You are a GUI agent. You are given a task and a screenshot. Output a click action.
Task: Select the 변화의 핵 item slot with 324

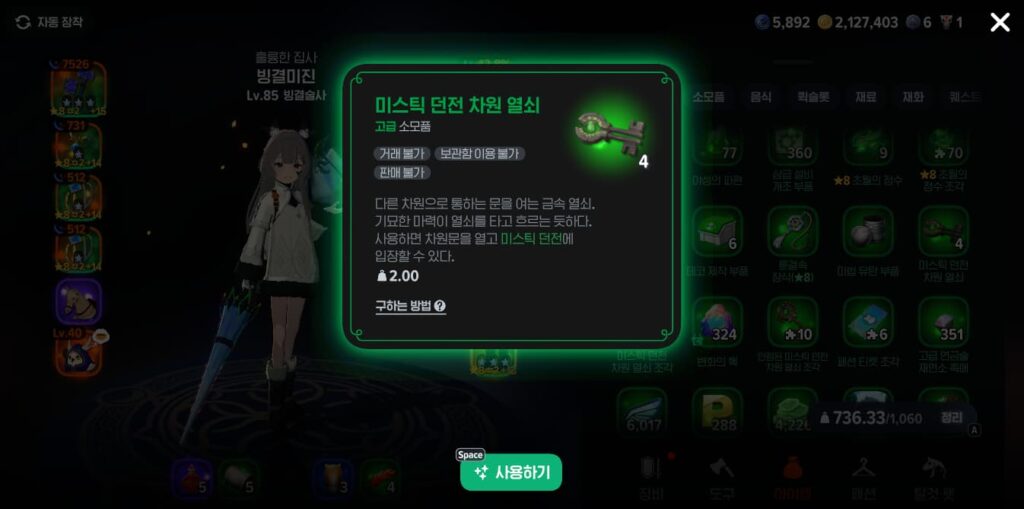pos(717,322)
